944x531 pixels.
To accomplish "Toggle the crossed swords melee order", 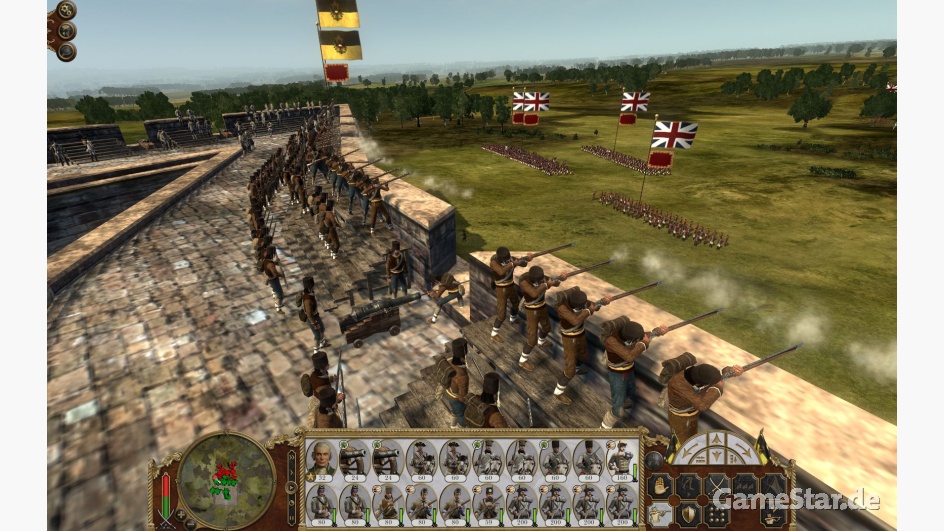I will 715,486.
